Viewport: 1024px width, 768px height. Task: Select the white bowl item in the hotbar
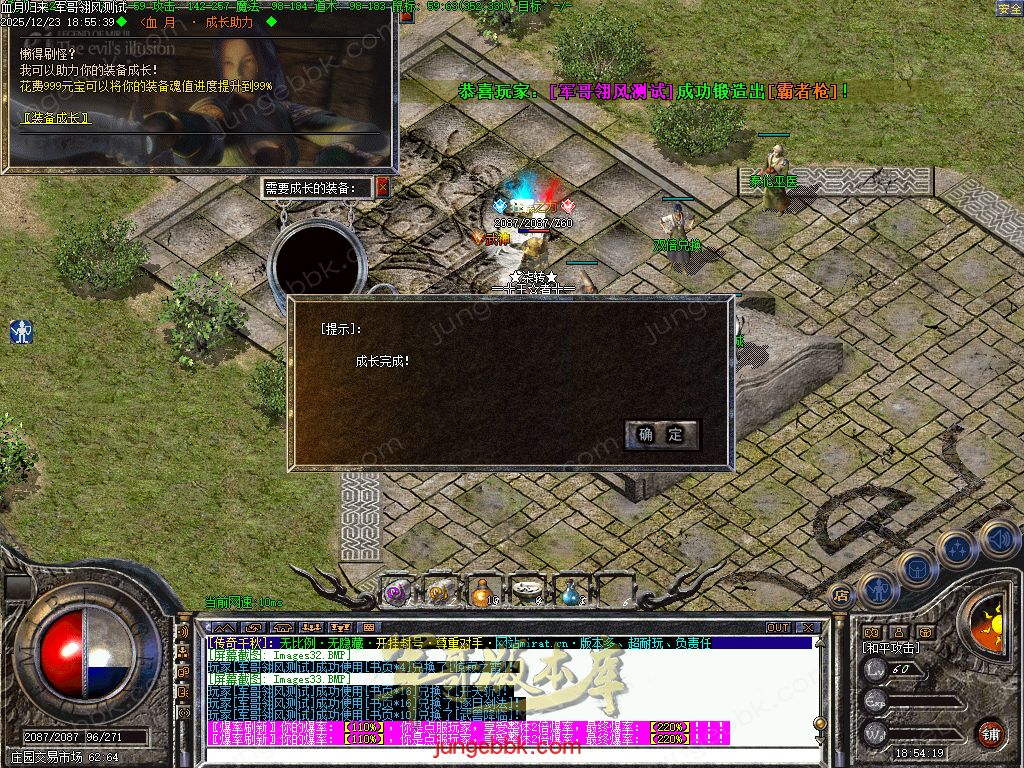click(x=526, y=592)
